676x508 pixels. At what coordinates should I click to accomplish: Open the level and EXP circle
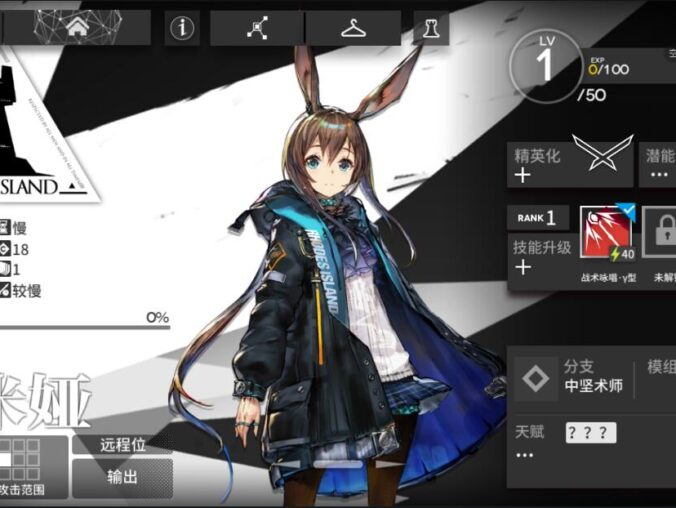tap(545, 67)
